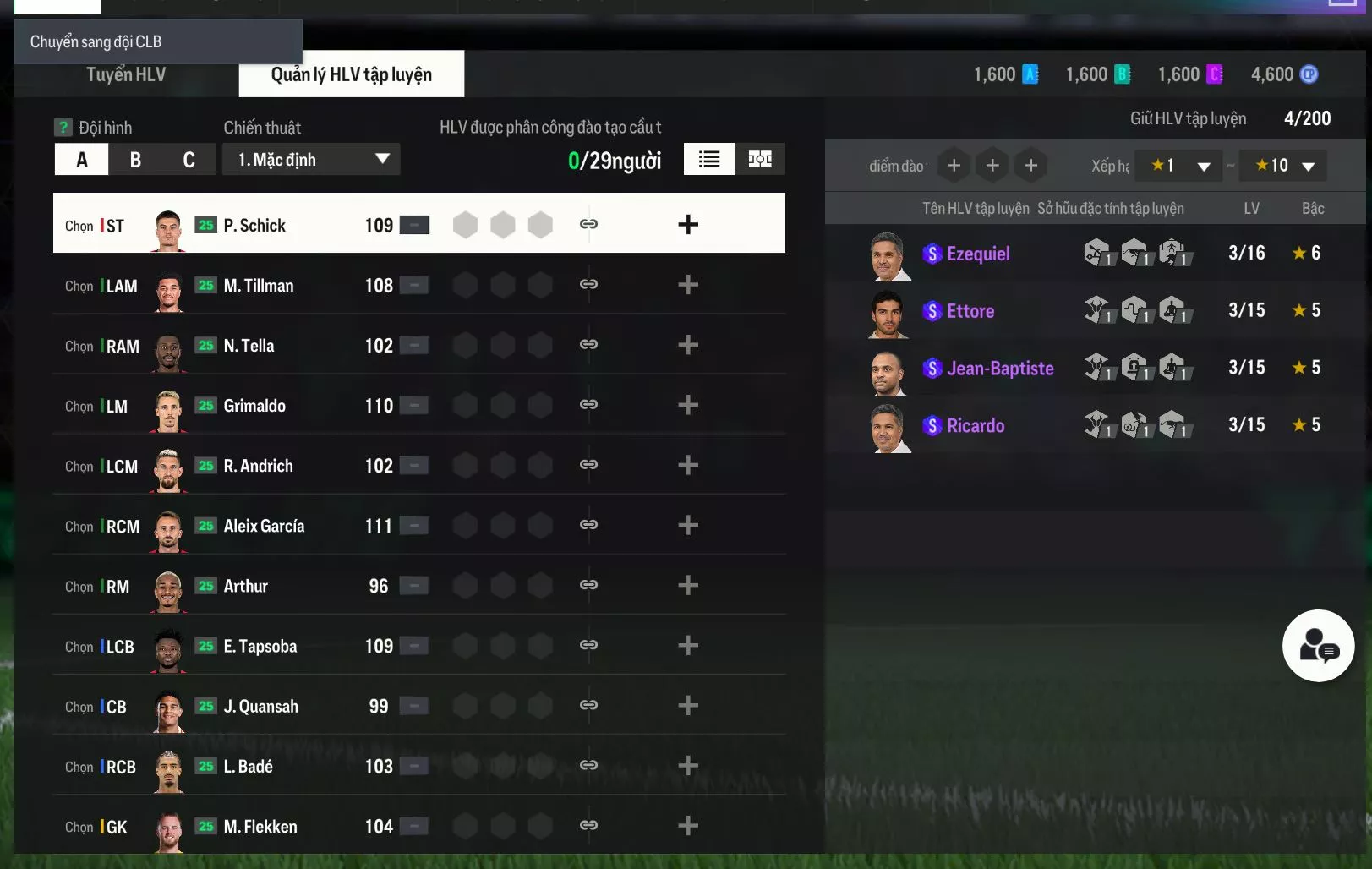Screen dimensions: 1372x869
Task: Click the Chuyển sang đội CLB button
Action: pos(157,41)
